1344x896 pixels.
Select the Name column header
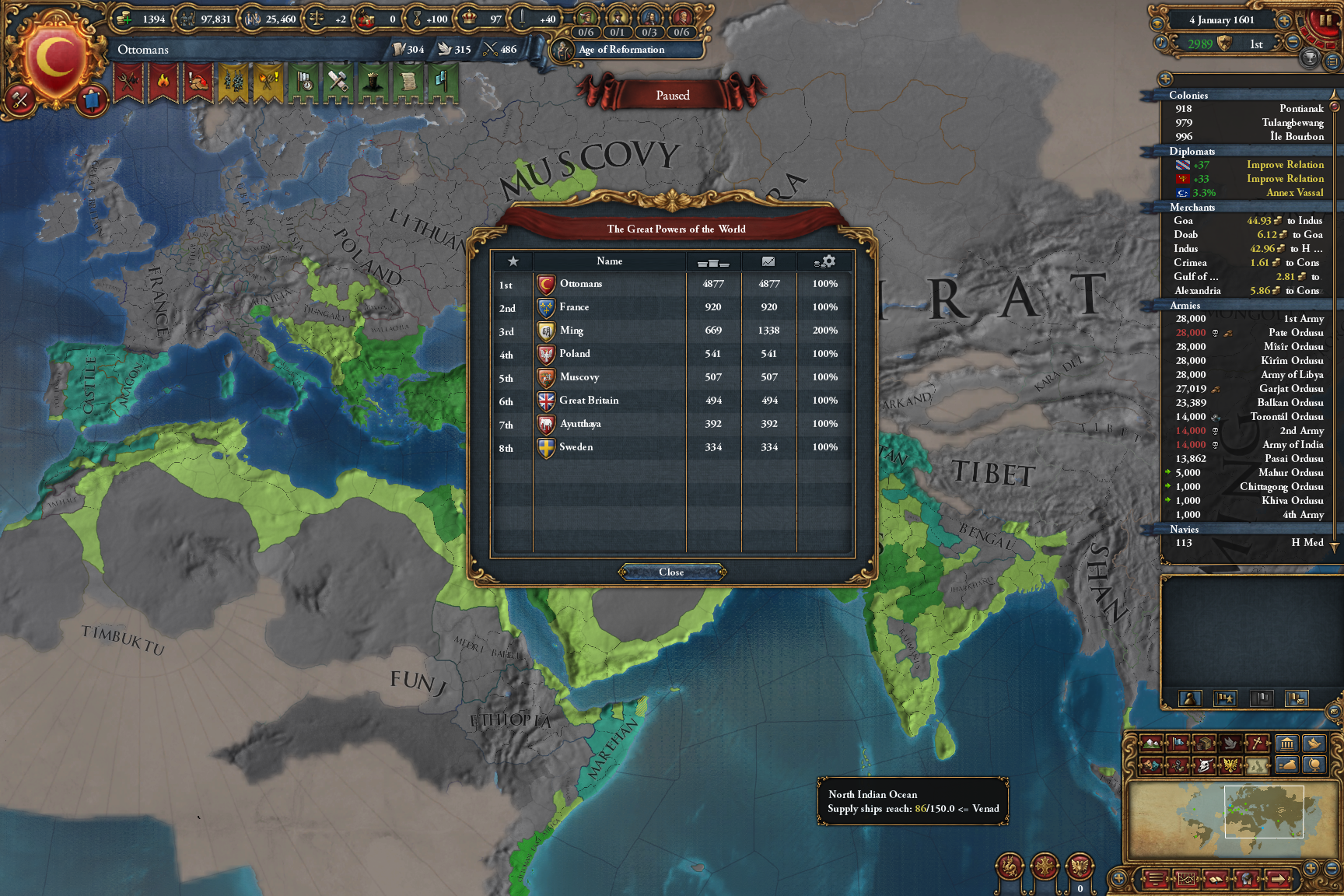click(611, 261)
